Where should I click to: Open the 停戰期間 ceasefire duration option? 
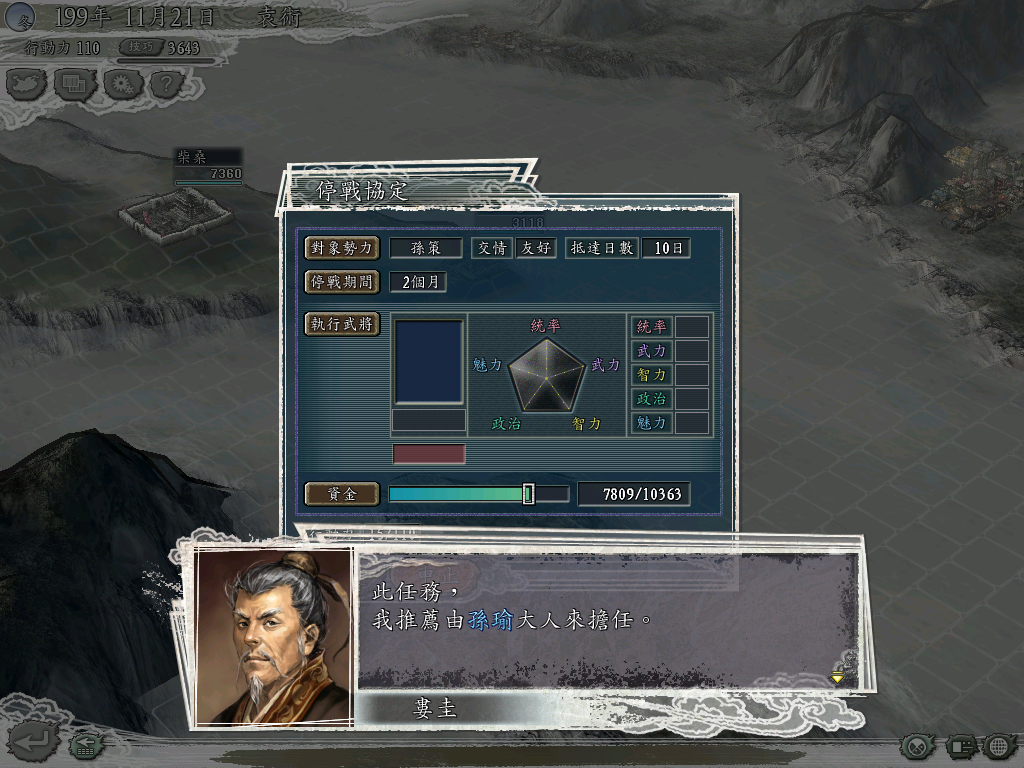click(342, 282)
